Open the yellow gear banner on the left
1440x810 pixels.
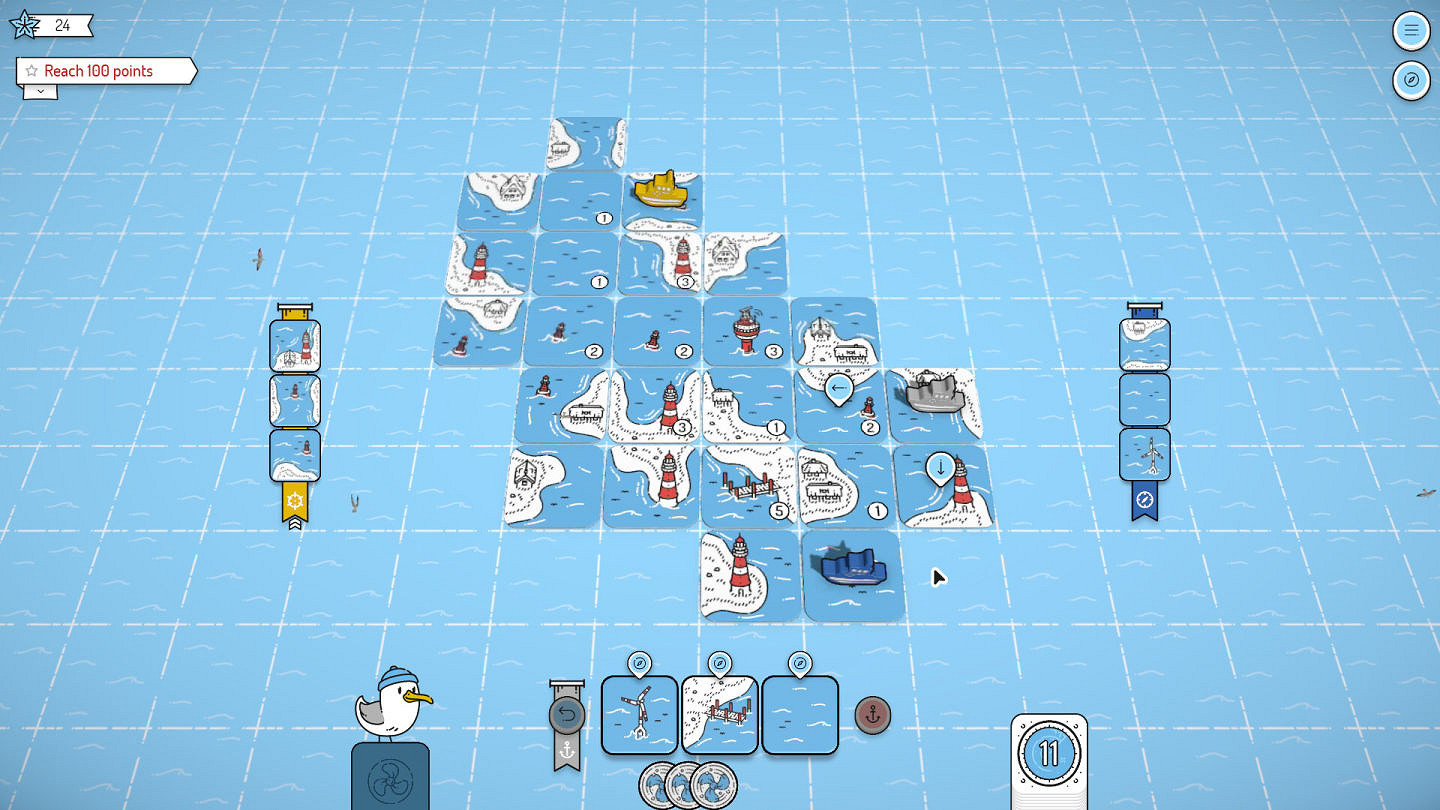(x=294, y=500)
